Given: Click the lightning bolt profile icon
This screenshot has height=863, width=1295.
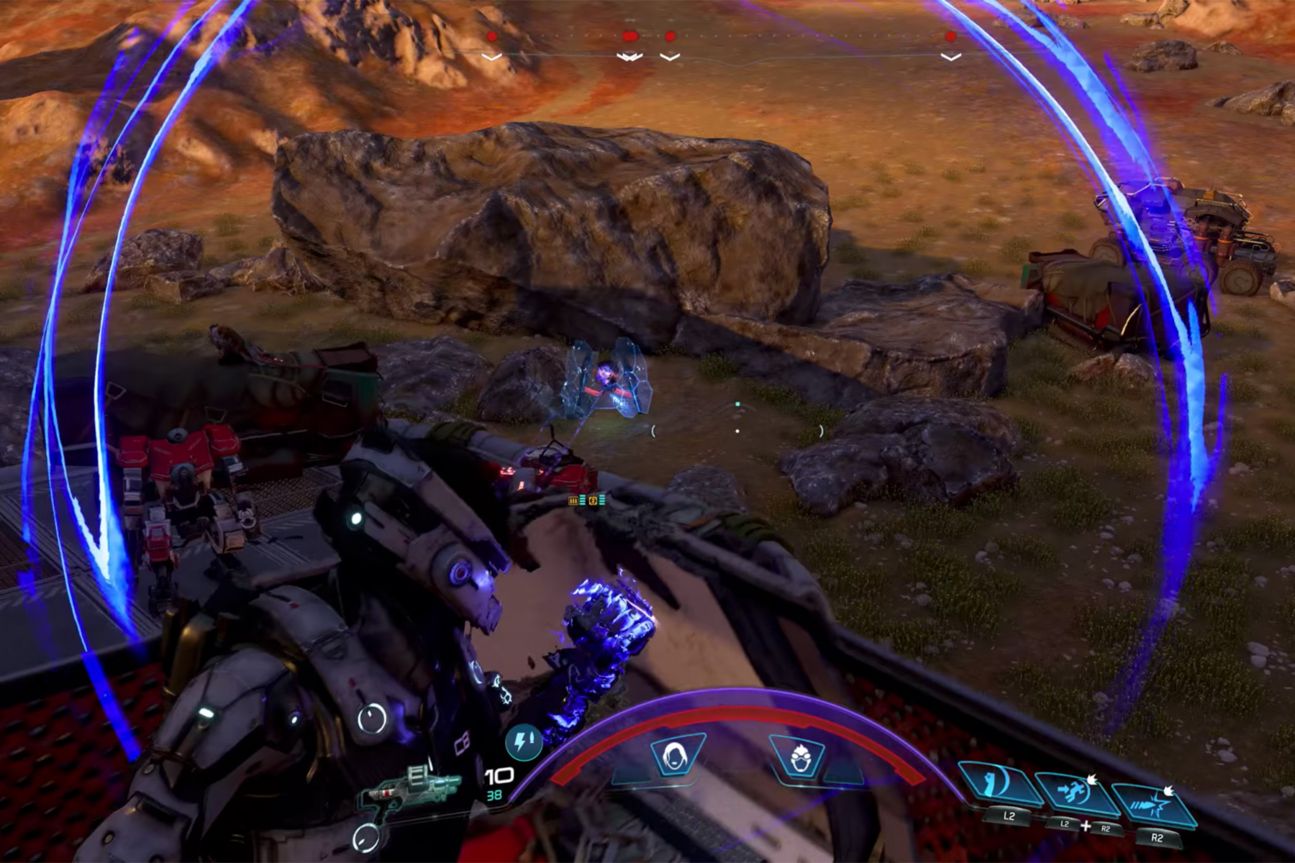Looking at the screenshot, I should pyautogui.click(x=523, y=741).
